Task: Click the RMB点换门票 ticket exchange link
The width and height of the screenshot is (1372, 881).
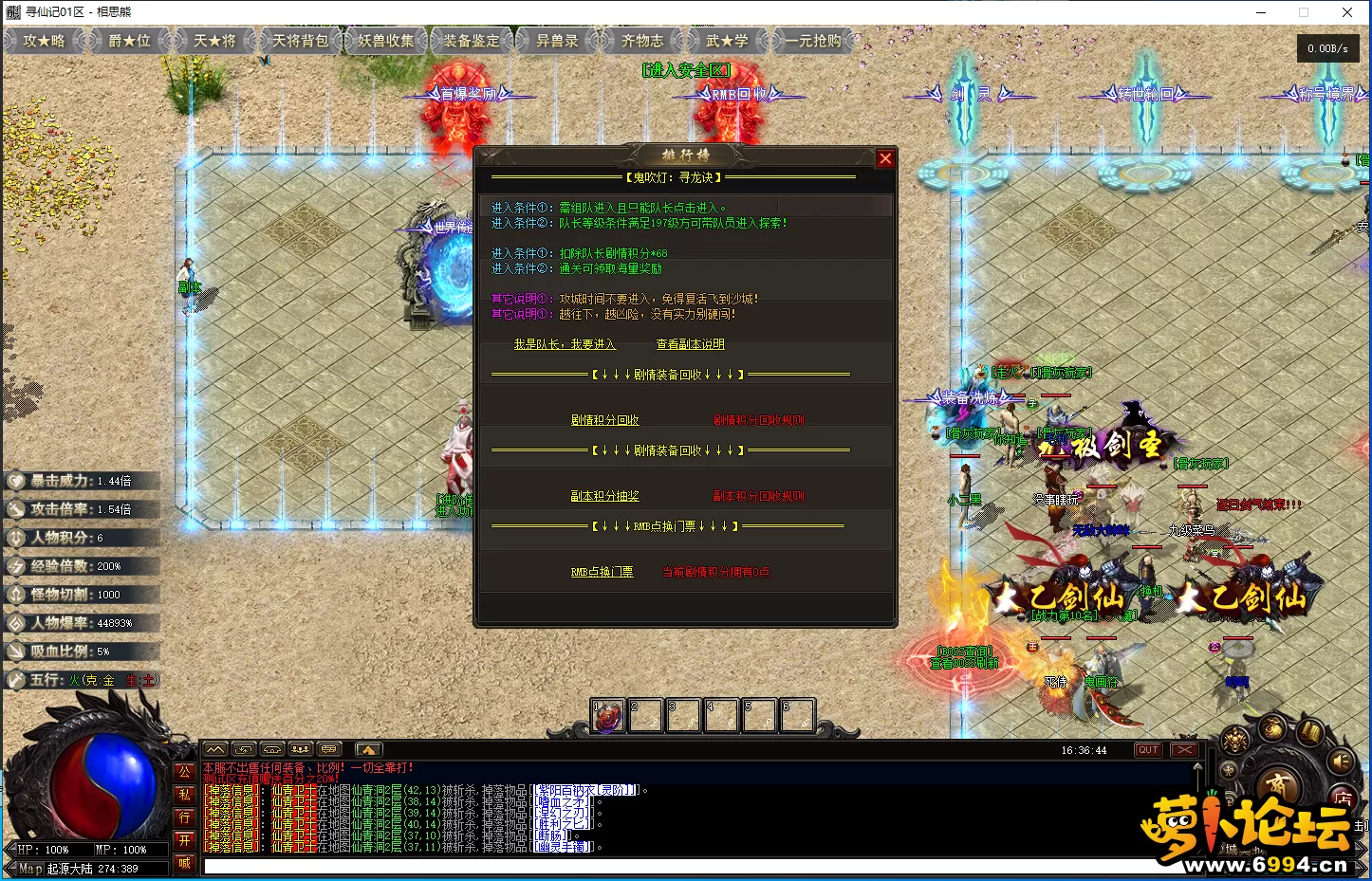Action: (x=602, y=572)
